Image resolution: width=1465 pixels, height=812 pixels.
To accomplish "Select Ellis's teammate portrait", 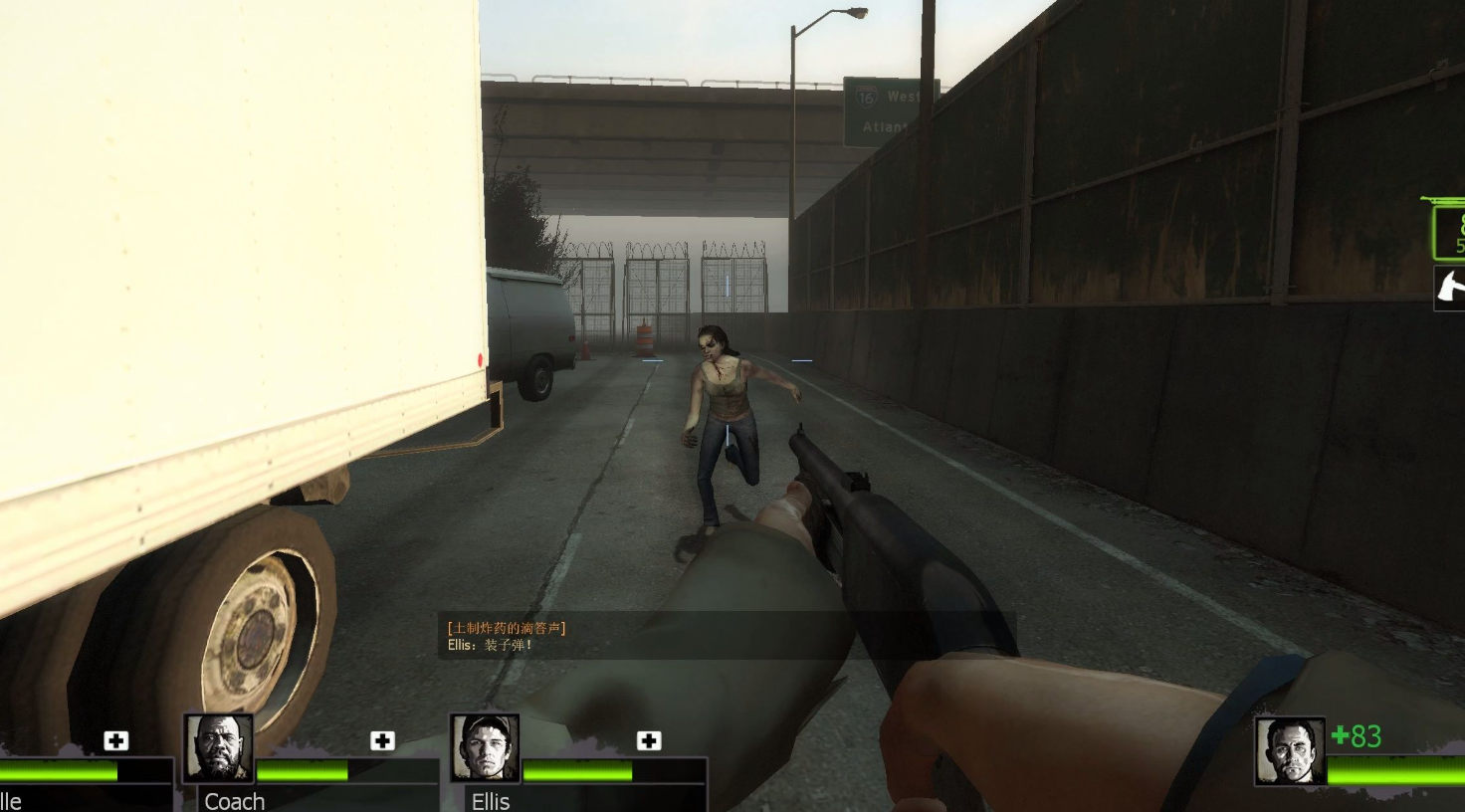I will (x=485, y=748).
